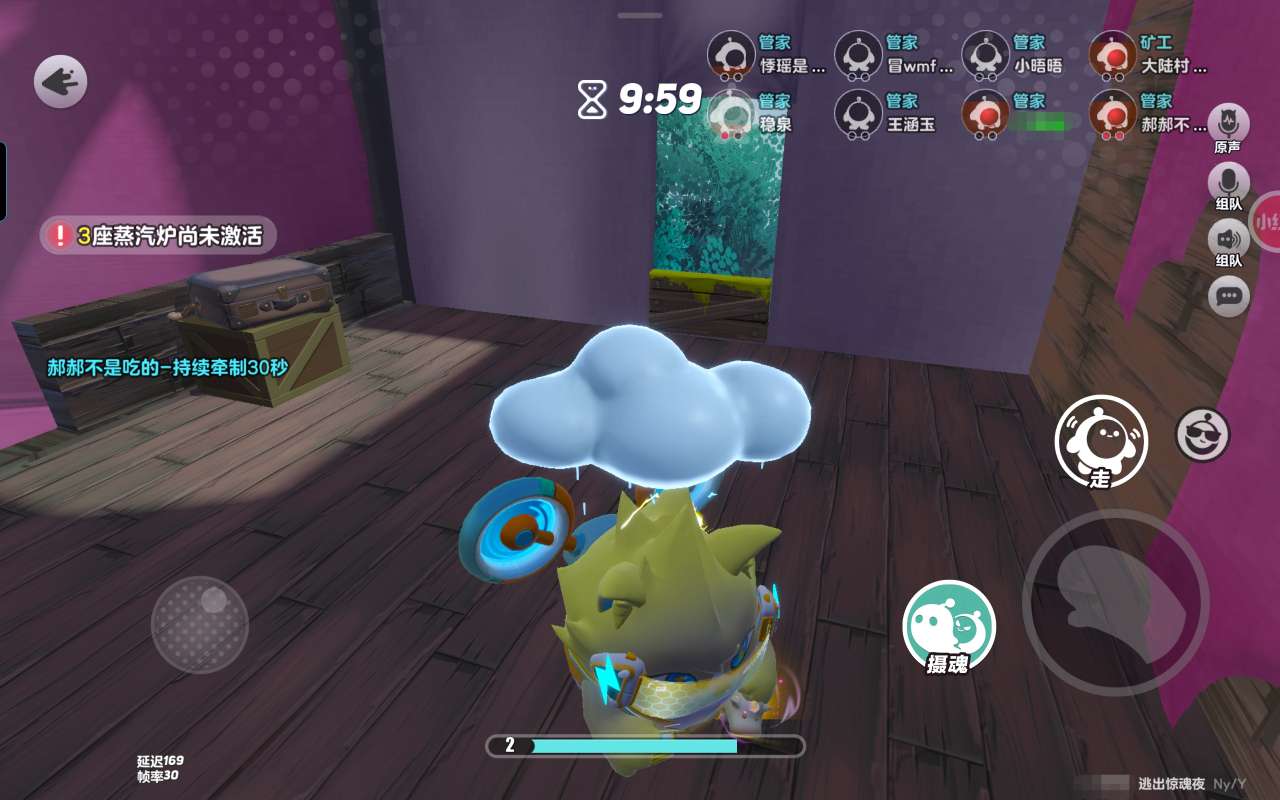Screen dimensions: 1280x800
Task: Tap the virtual movement joystick
Action: click(x=200, y=624)
